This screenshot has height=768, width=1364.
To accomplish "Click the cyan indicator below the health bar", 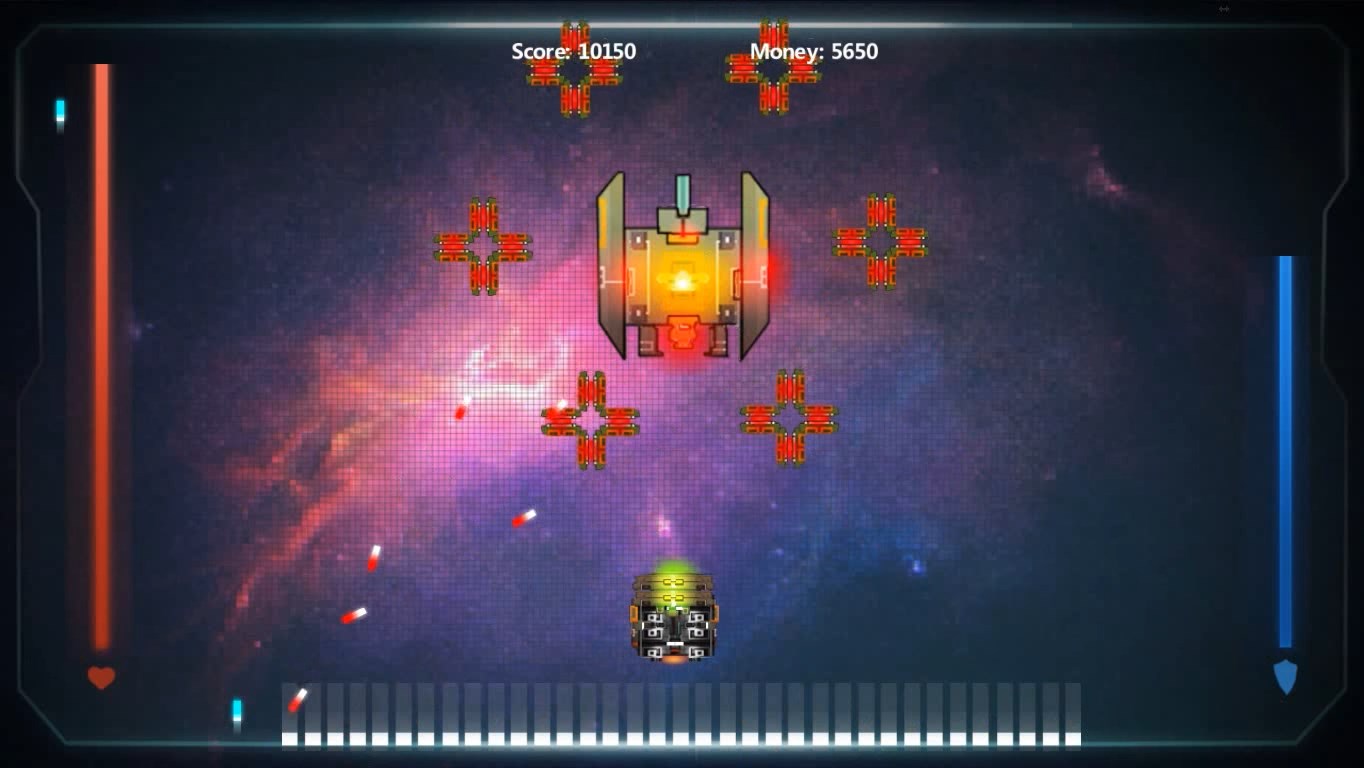I will (x=236, y=709).
